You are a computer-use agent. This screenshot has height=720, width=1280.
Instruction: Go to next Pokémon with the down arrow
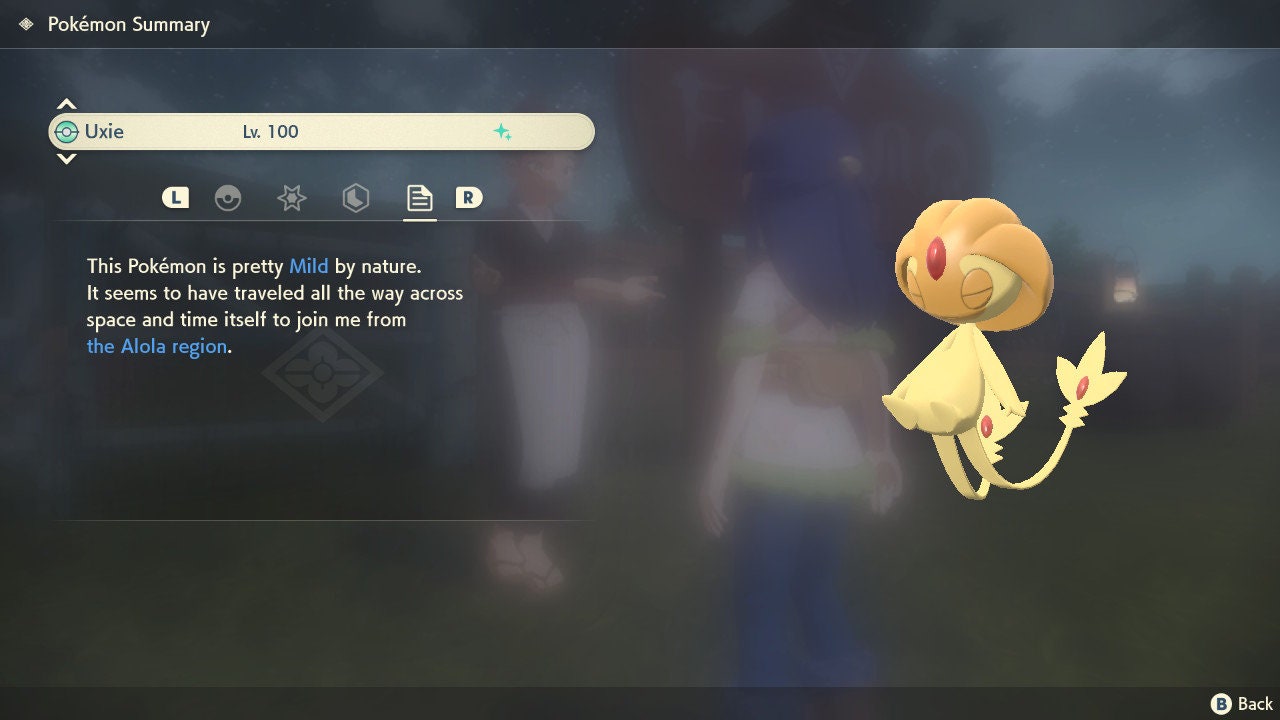[66, 159]
